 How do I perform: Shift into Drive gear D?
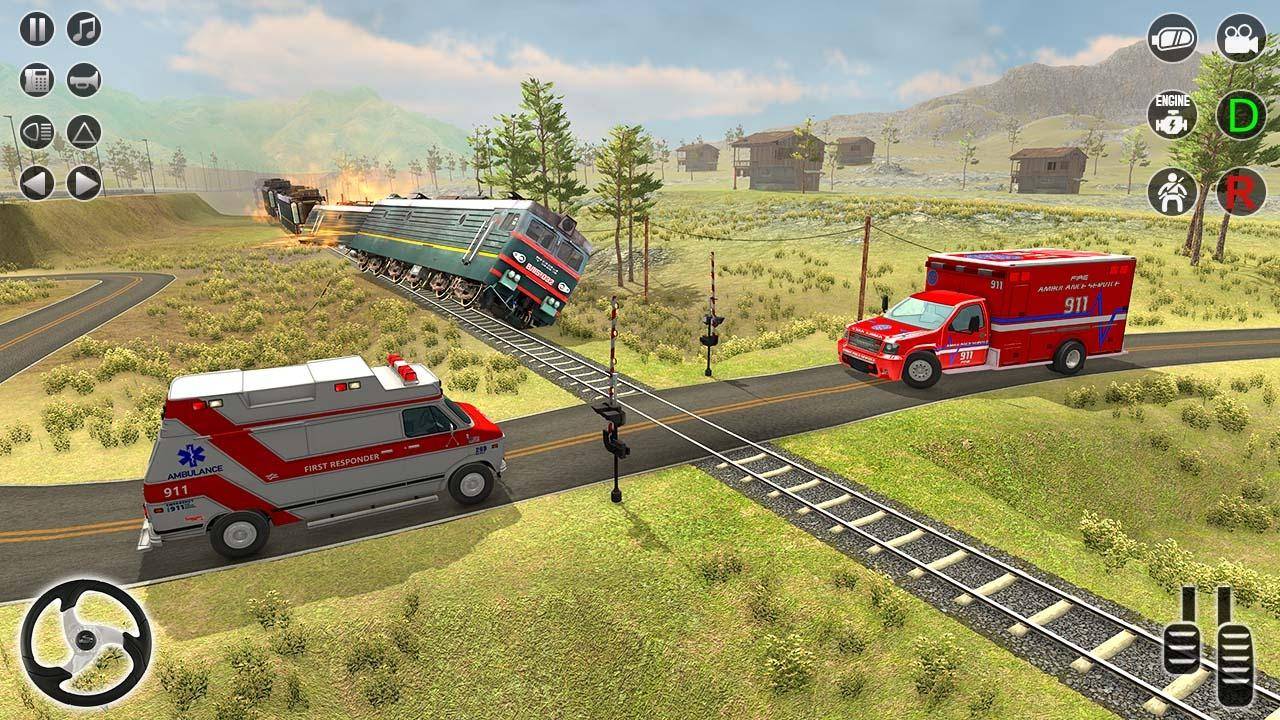point(1241,115)
